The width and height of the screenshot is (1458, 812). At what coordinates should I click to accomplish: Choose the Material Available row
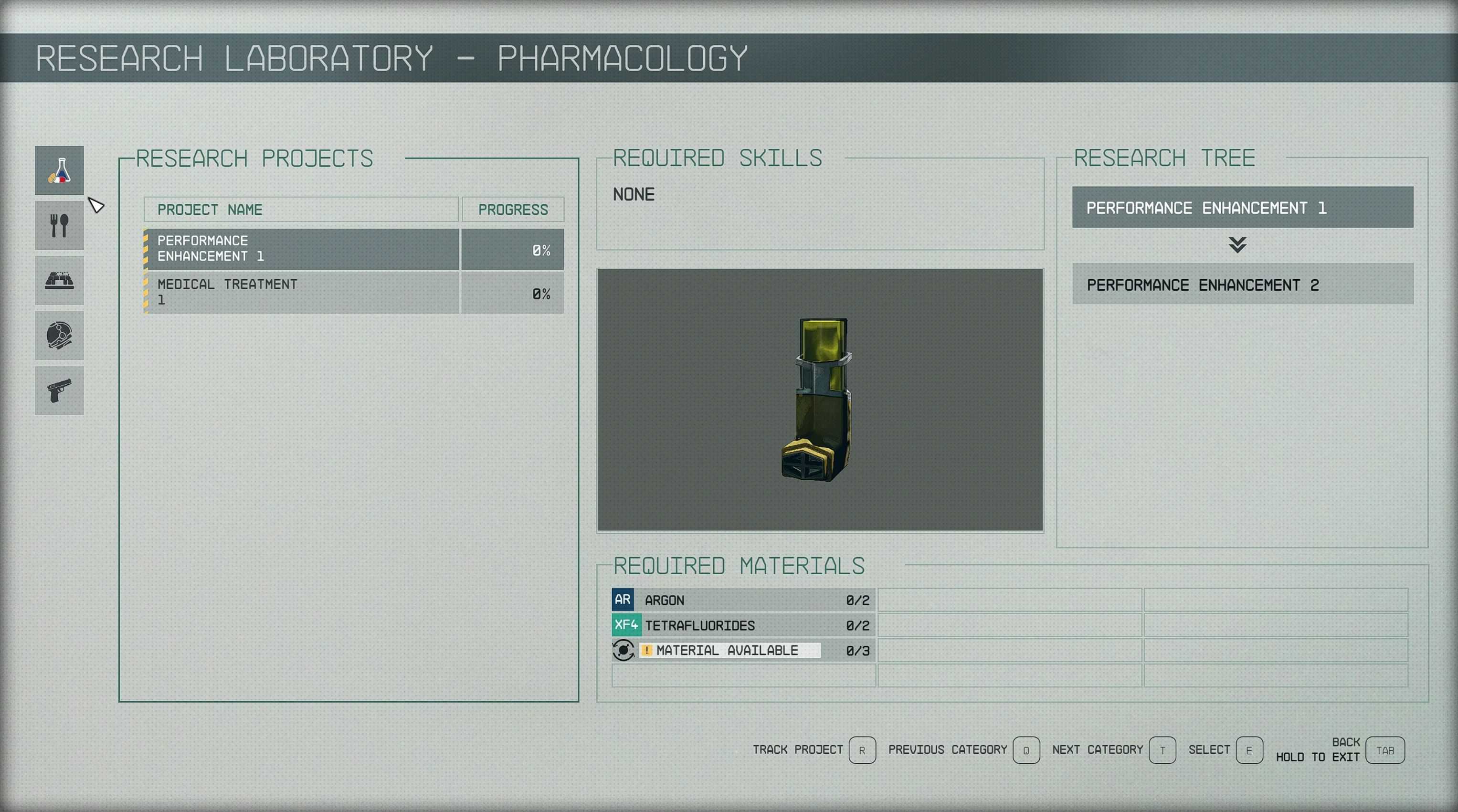[x=743, y=651]
